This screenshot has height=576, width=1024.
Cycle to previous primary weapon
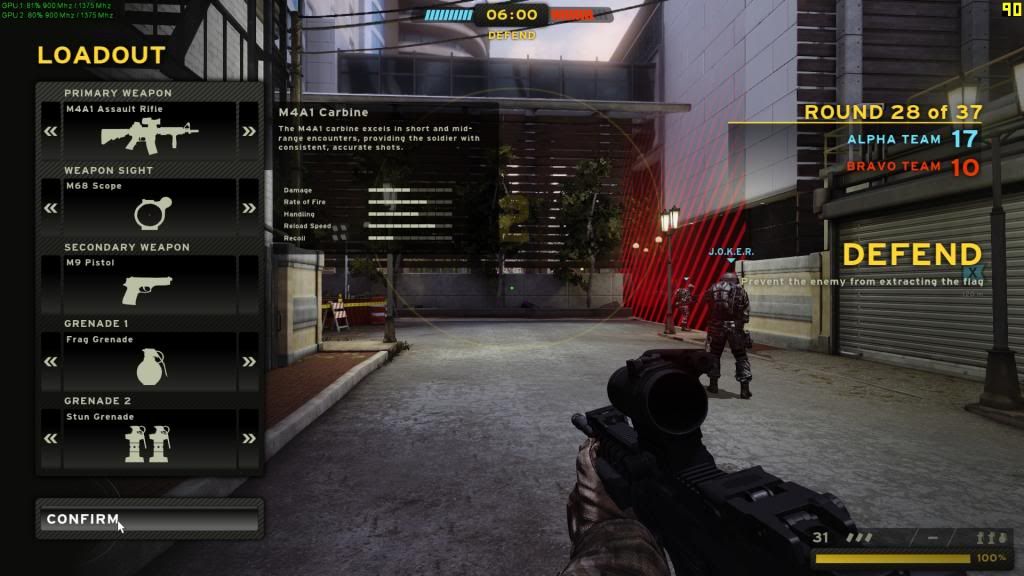(50, 132)
